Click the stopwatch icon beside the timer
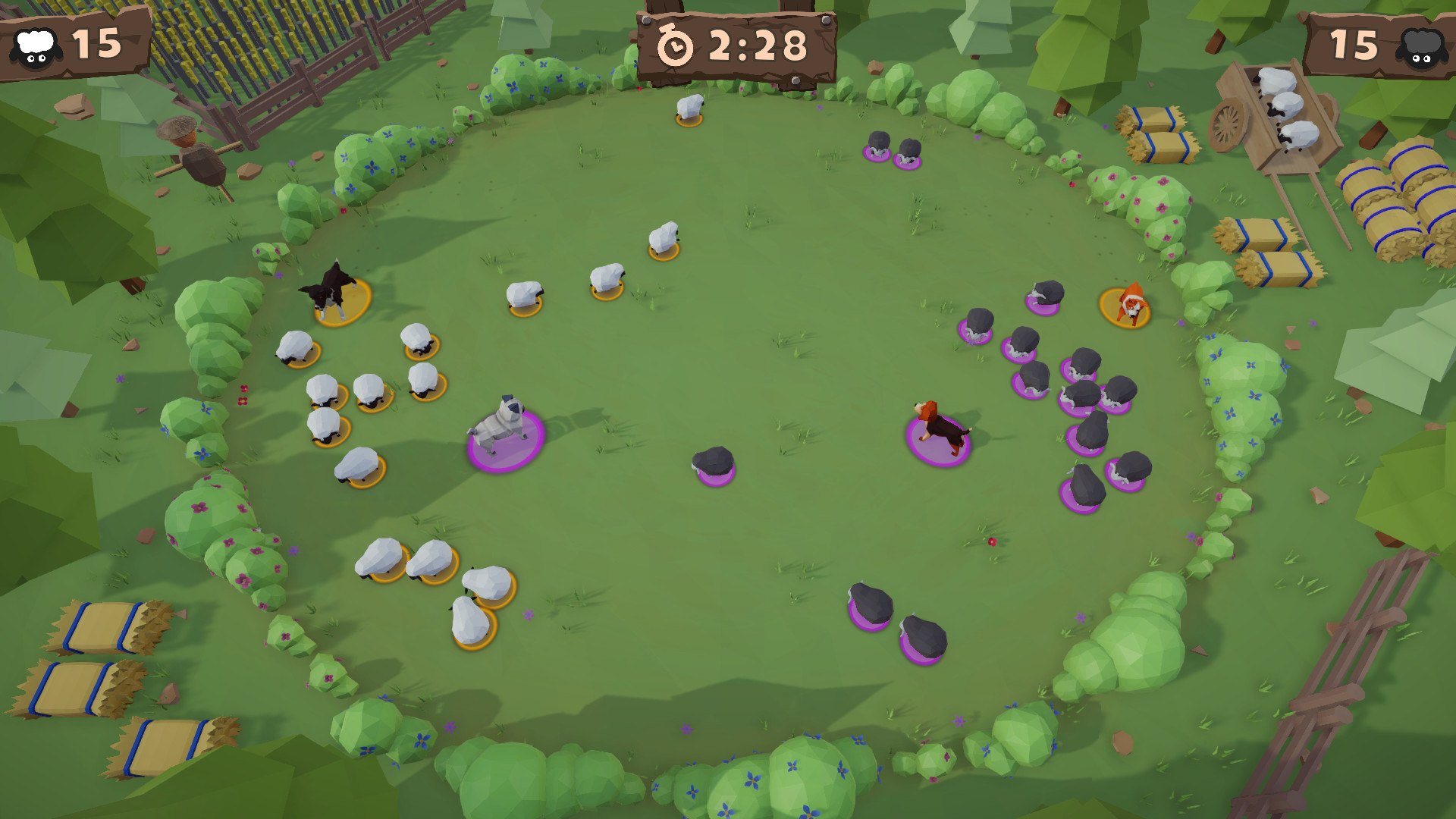Screen dimensions: 1456x819 pos(674,47)
